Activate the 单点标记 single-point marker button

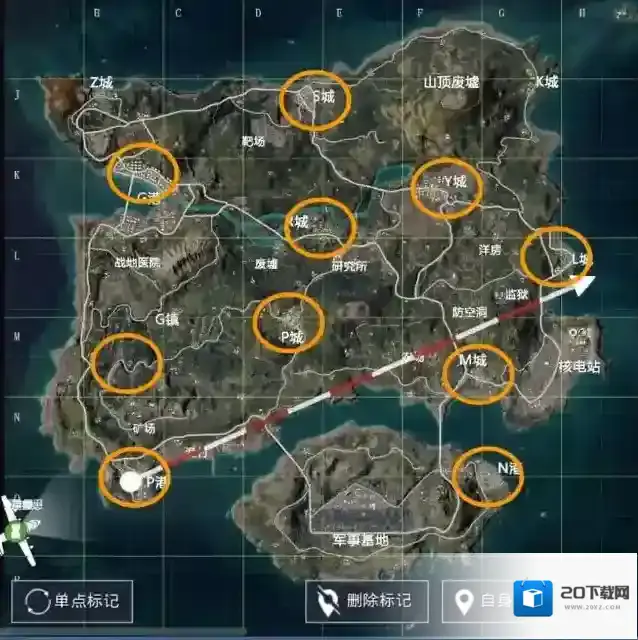[72, 600]
